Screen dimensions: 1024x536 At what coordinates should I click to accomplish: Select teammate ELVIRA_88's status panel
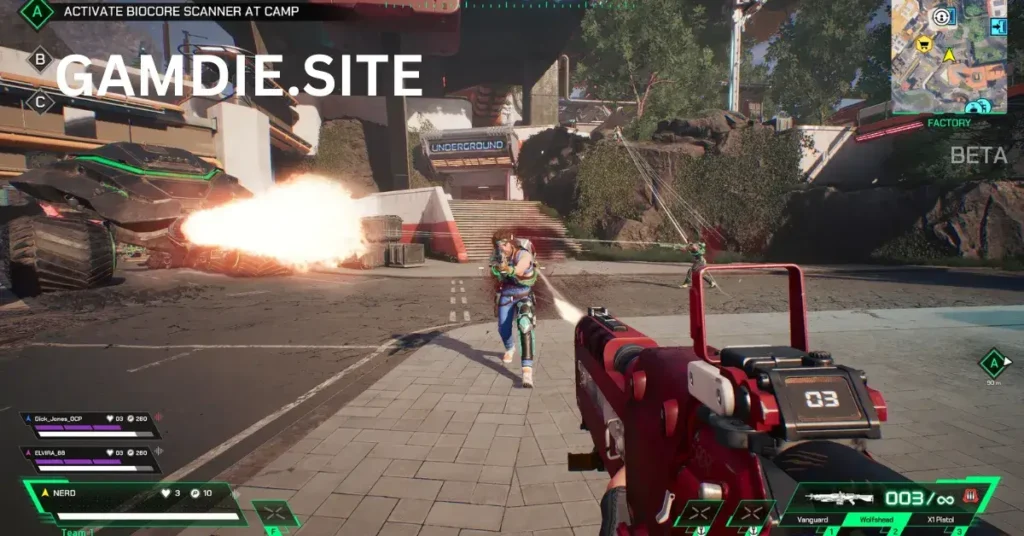point(90,458)
